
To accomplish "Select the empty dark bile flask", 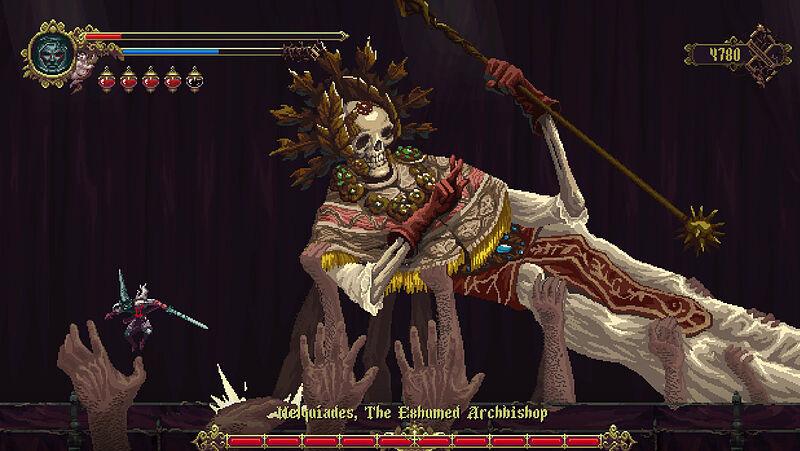I will (x=194, y=79).
